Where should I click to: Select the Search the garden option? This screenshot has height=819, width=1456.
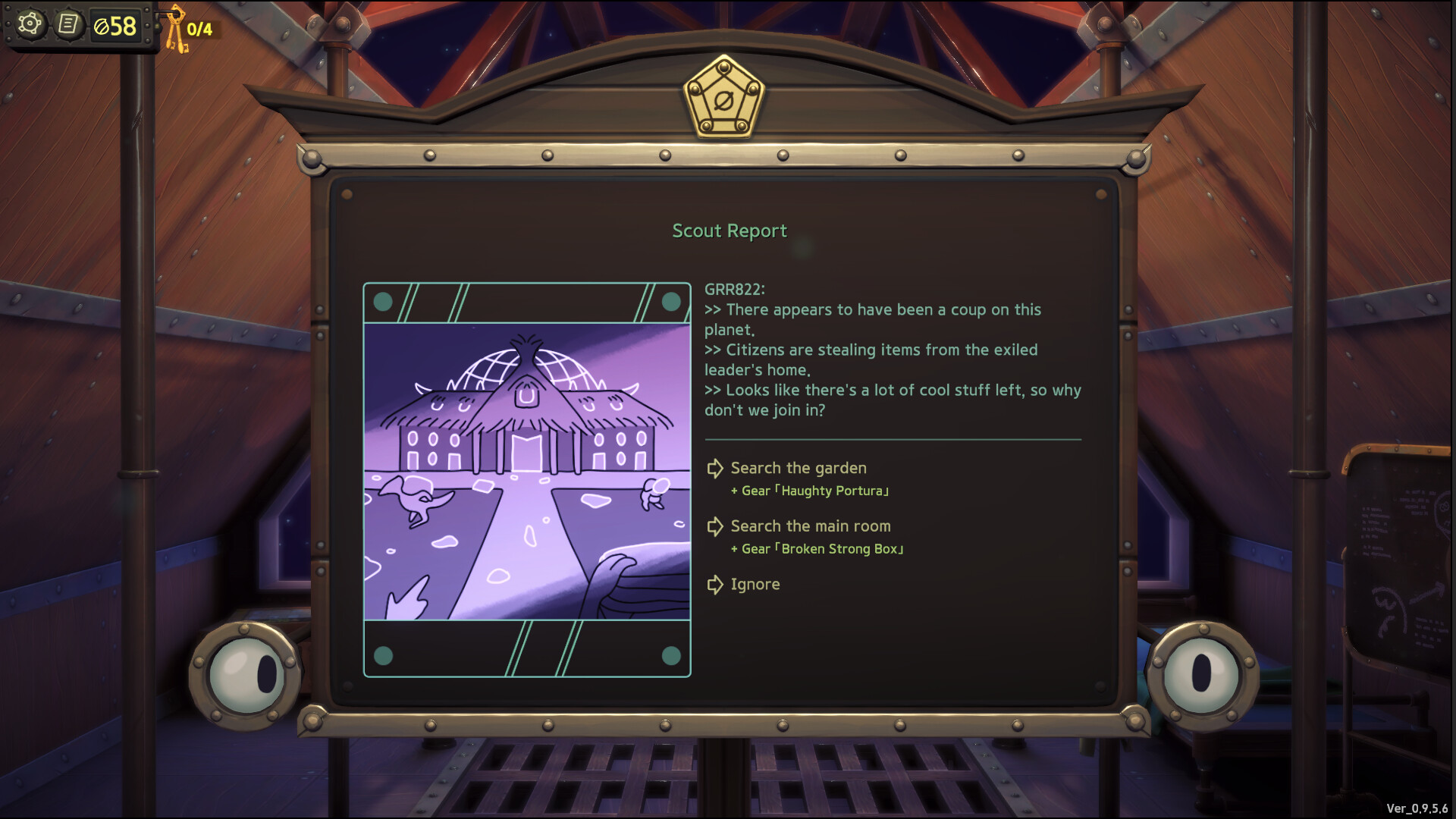(798, 469)
